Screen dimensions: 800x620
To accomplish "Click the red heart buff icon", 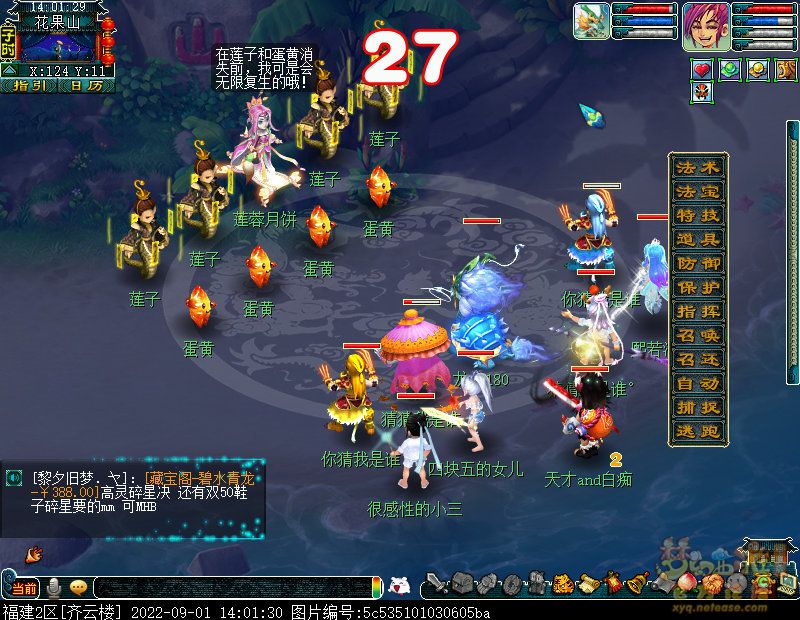I will (702, 70).
